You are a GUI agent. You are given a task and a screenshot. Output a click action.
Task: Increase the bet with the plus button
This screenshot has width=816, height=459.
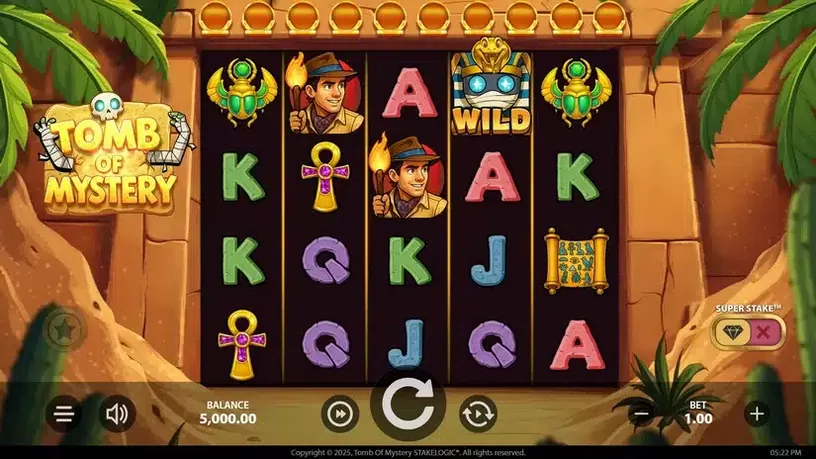tap(757, 413)
